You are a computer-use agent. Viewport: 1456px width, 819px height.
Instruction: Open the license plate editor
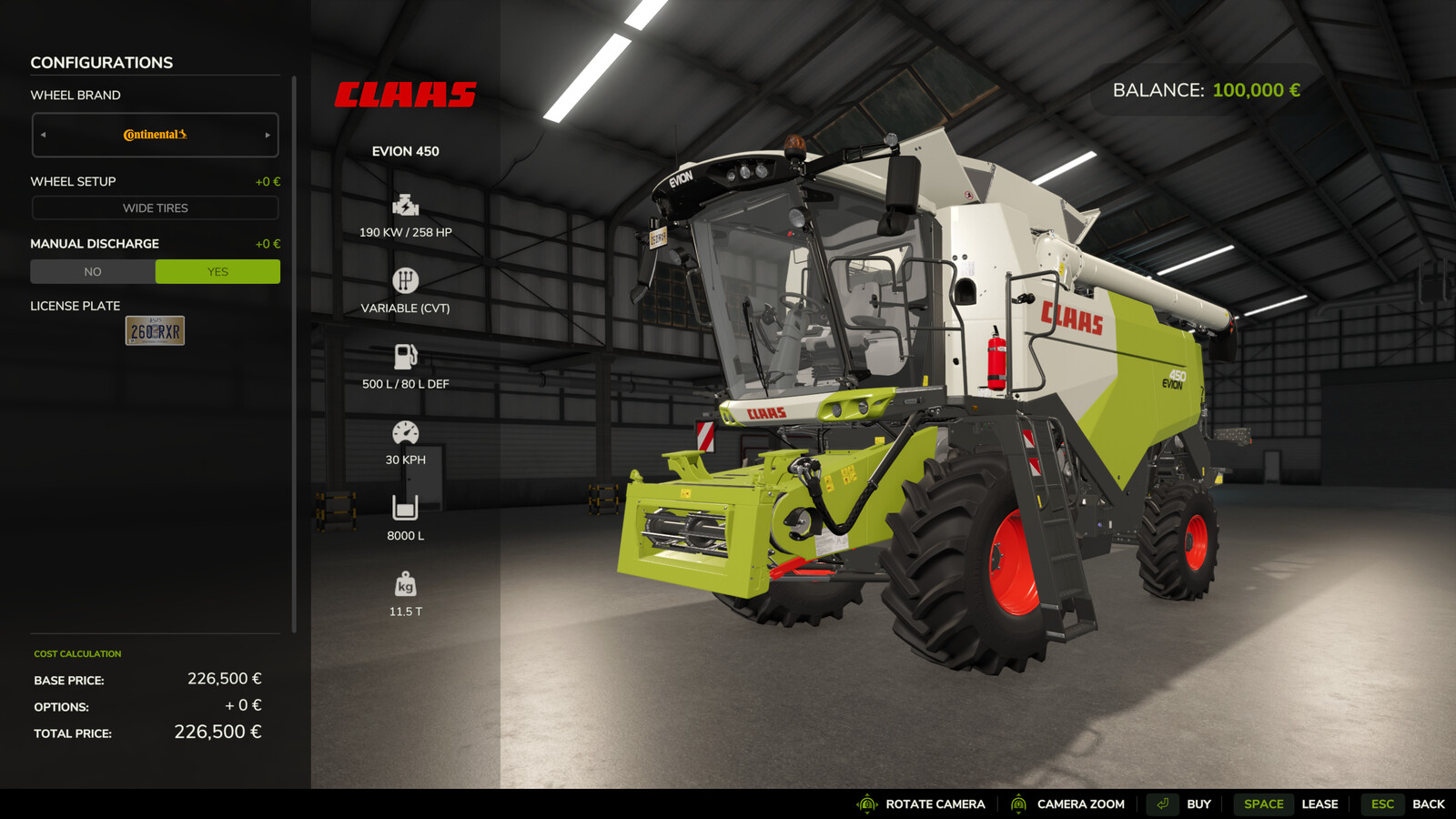coord(155,330)
